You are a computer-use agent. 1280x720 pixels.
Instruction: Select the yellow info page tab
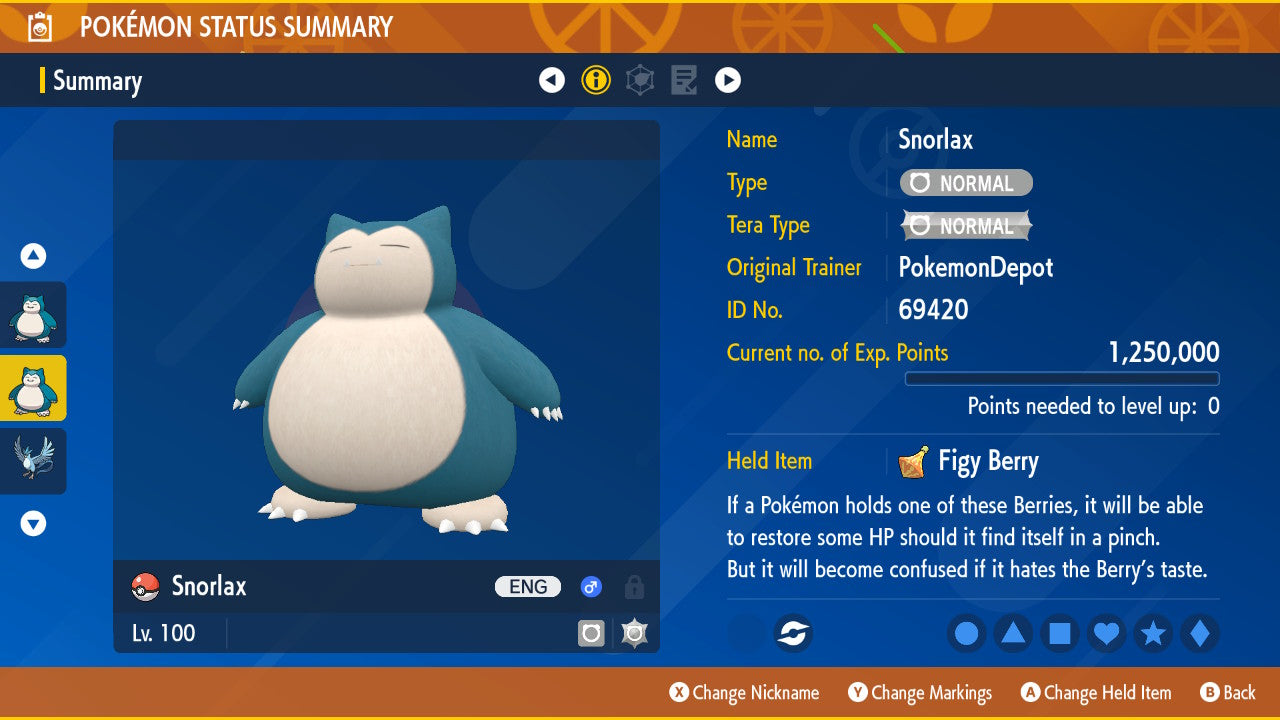pos(596,80)
